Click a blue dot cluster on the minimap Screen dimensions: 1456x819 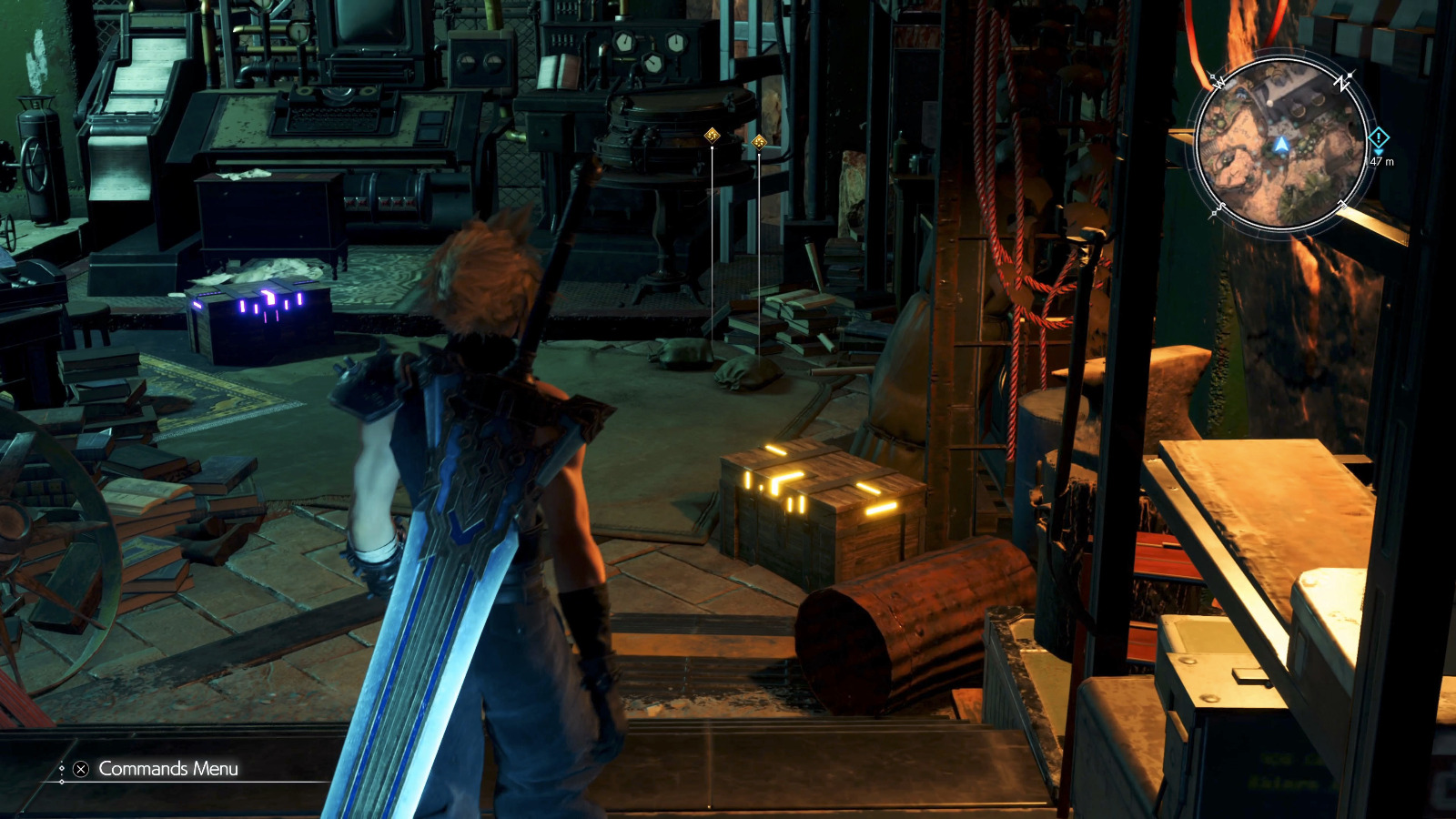[x=1284, y=121]
